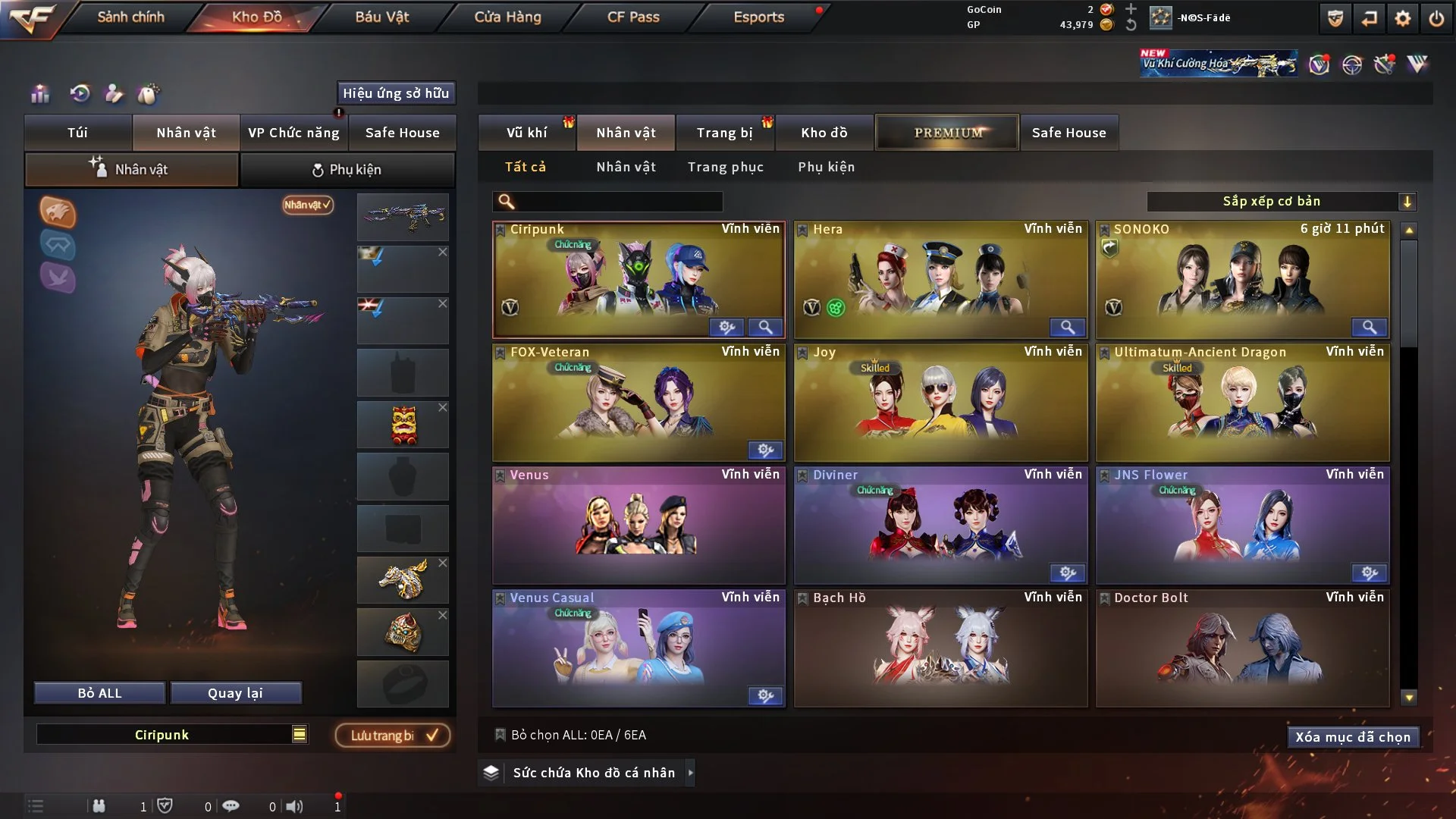Open the Cửa Hàng shop menu
1456x819 pixels.
click(x=507, y=17)
